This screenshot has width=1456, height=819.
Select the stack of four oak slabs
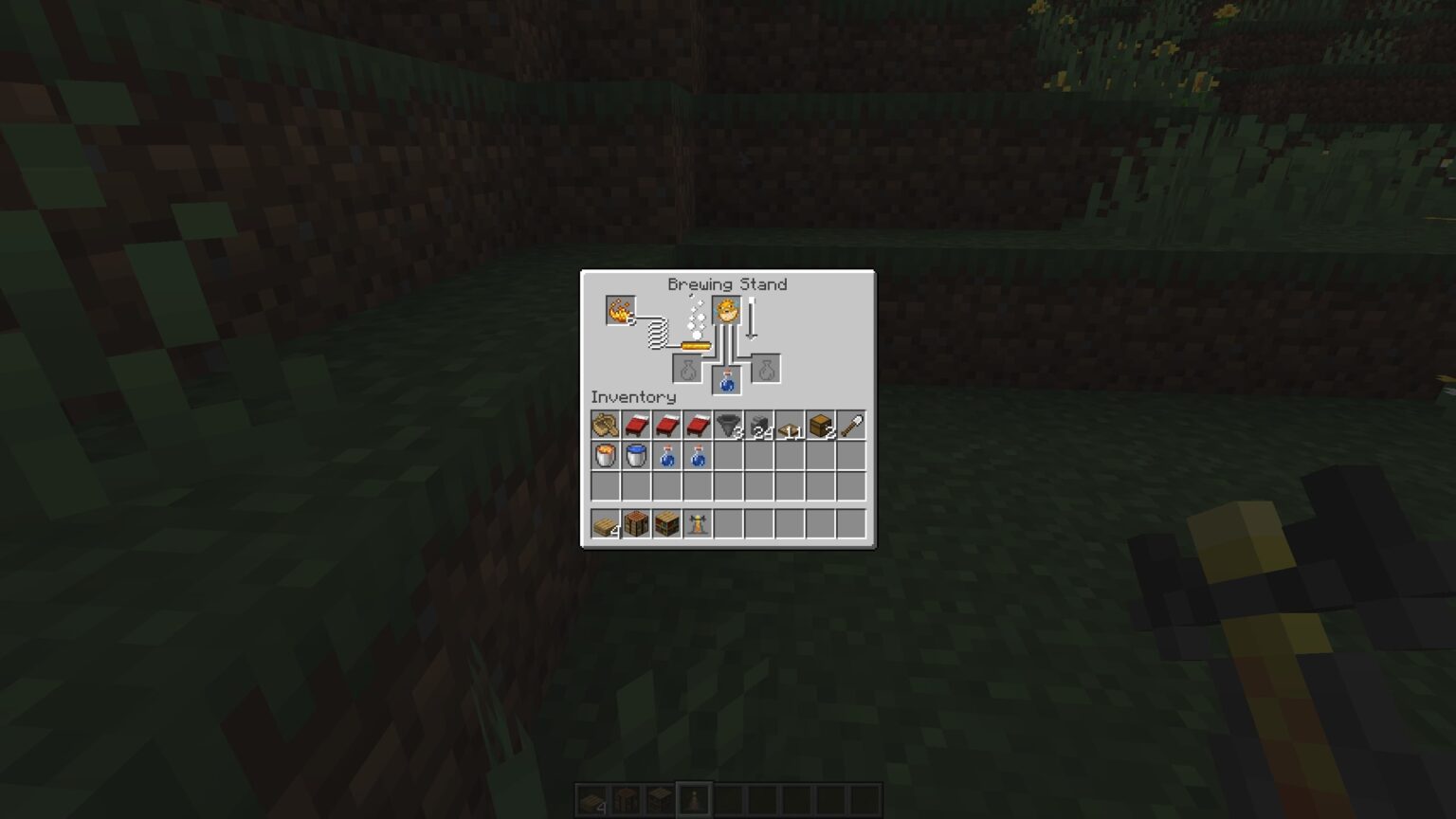point(607,524)
